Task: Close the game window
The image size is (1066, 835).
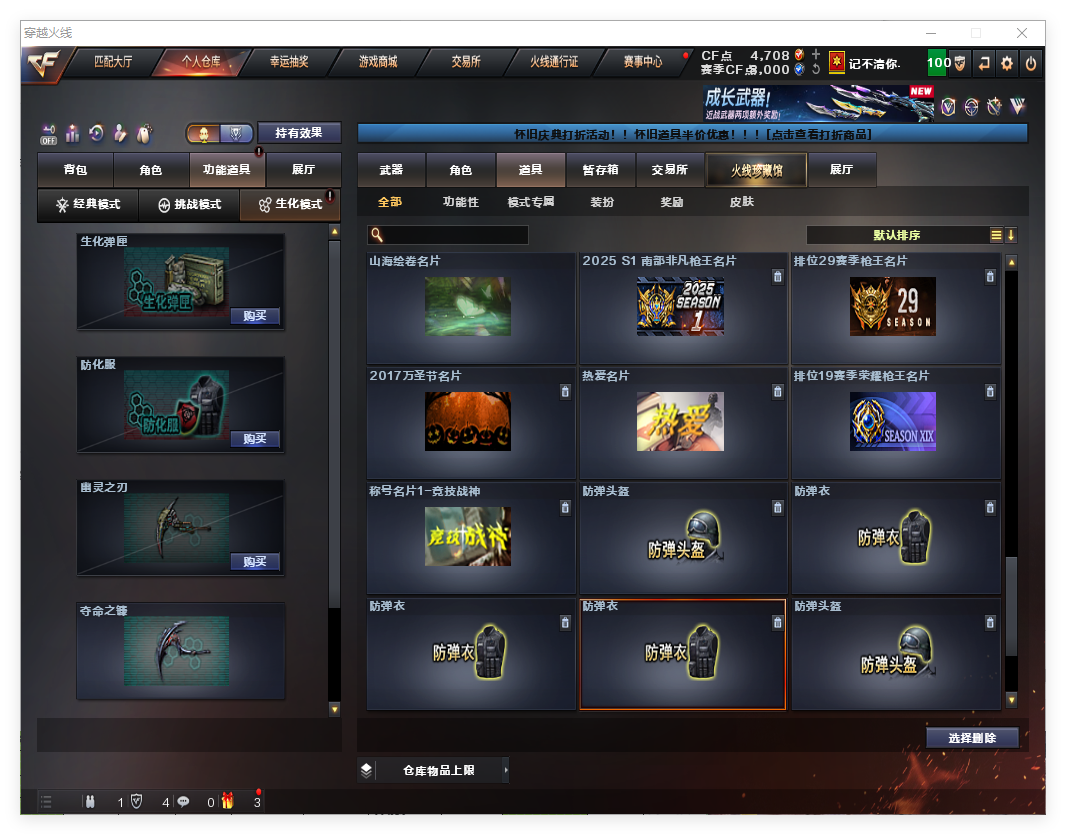Action: coord(1022,33)
